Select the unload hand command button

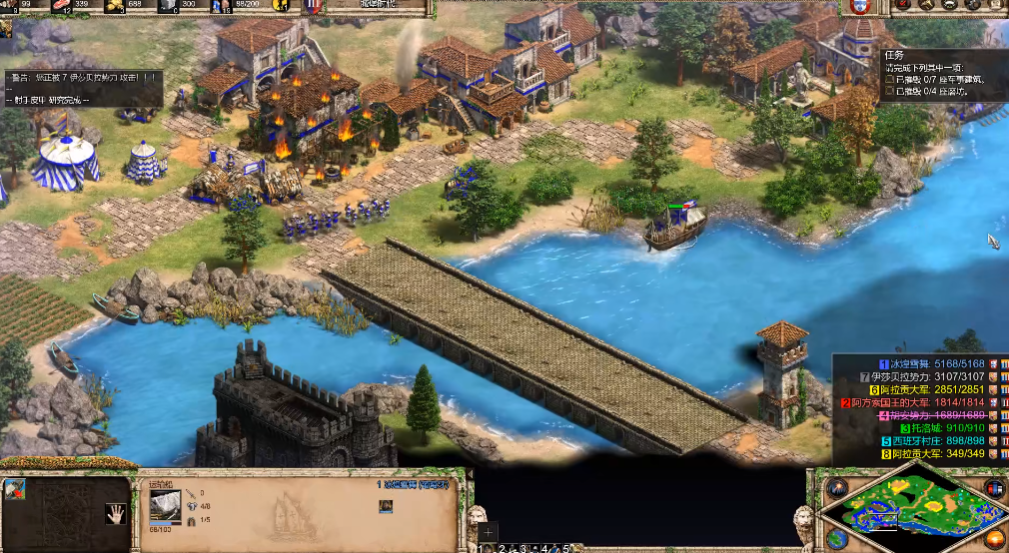(x=115, y=515)
